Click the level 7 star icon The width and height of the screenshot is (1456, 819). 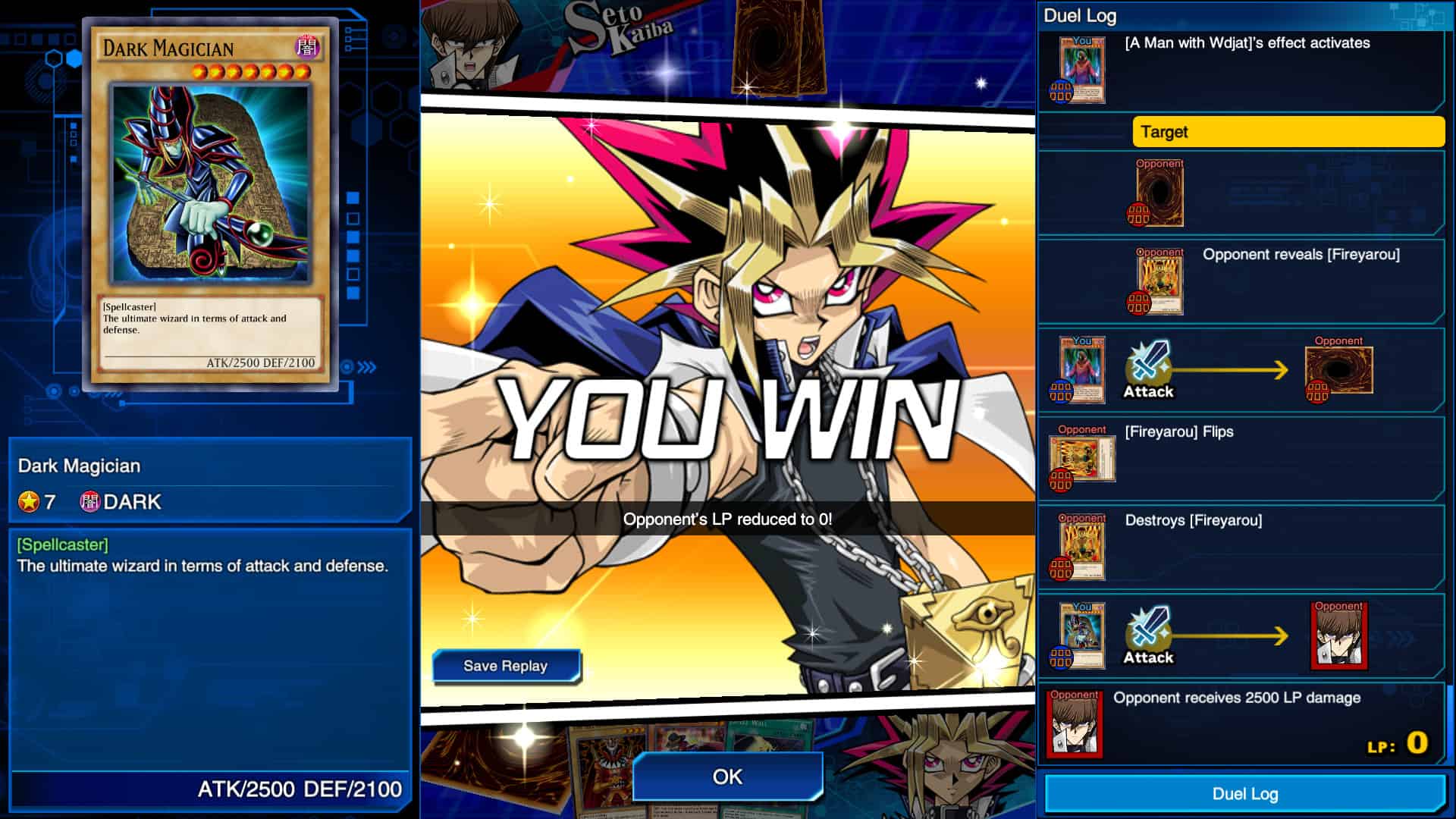pos(28,500)
